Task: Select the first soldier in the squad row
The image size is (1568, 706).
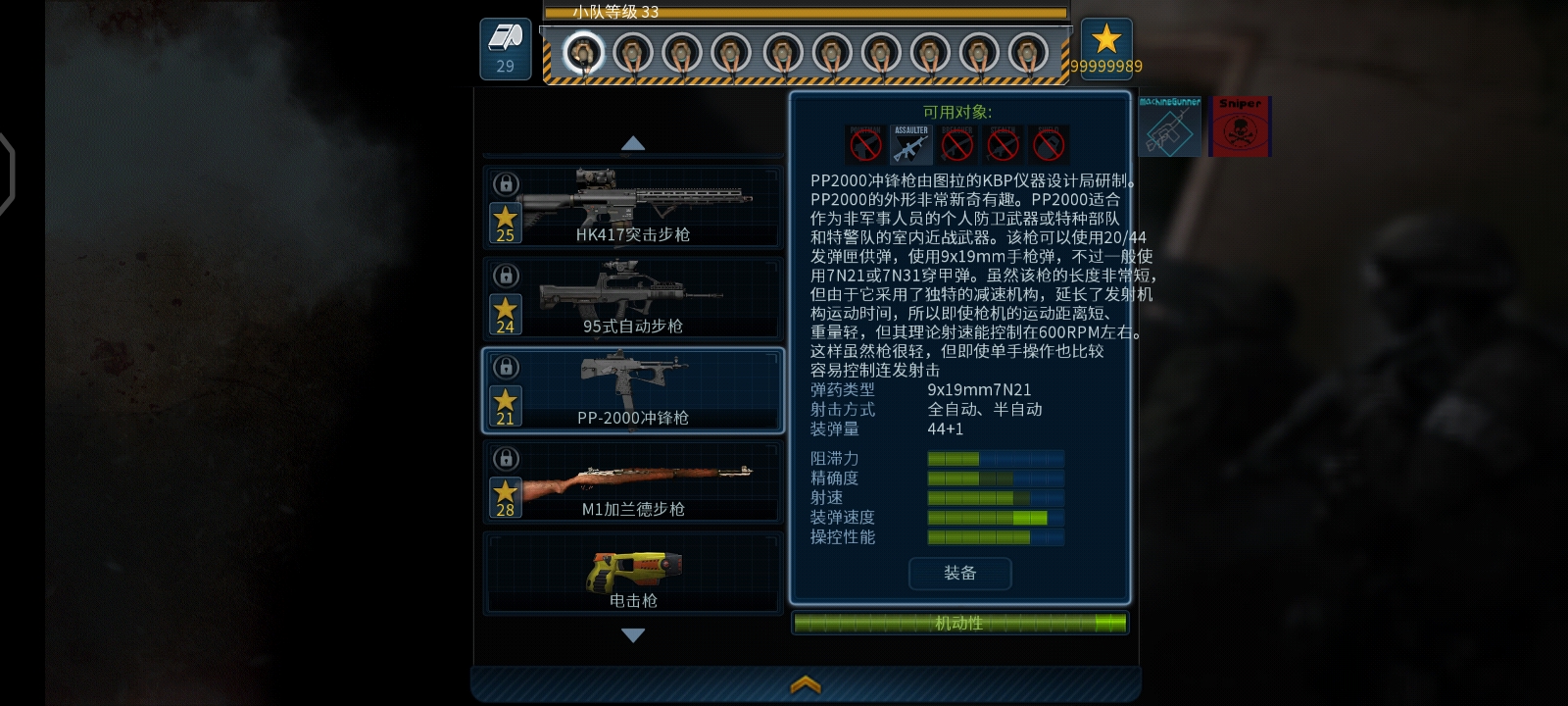Action: click(585, 51)
